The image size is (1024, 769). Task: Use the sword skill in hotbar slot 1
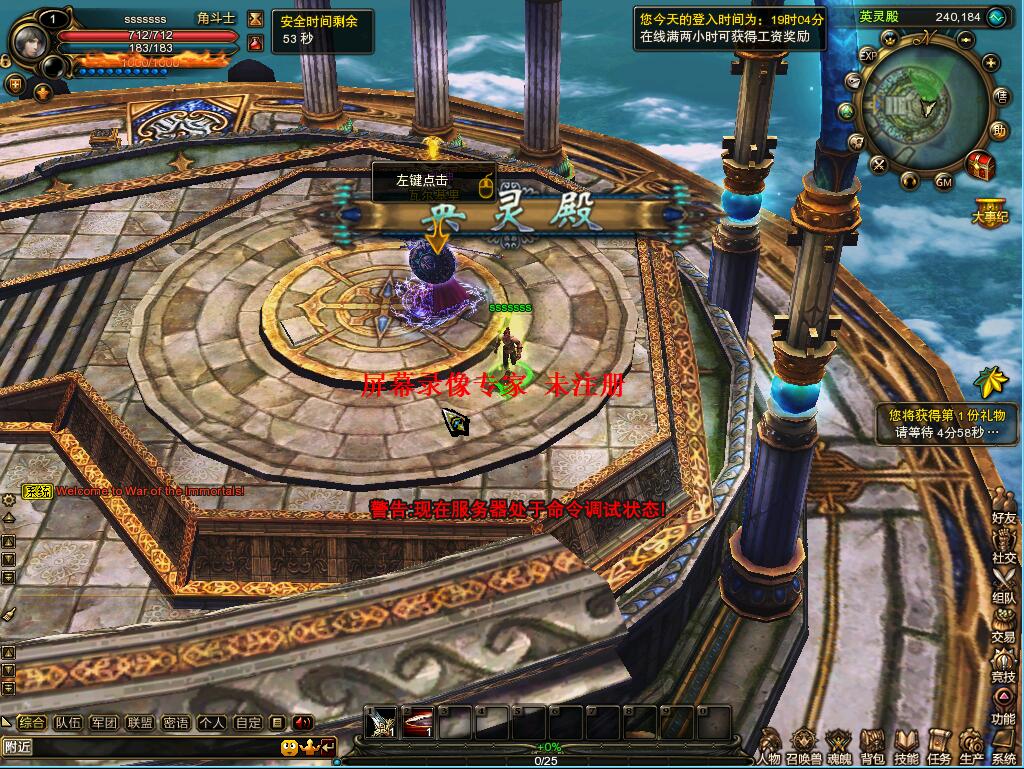click(381, 723)
